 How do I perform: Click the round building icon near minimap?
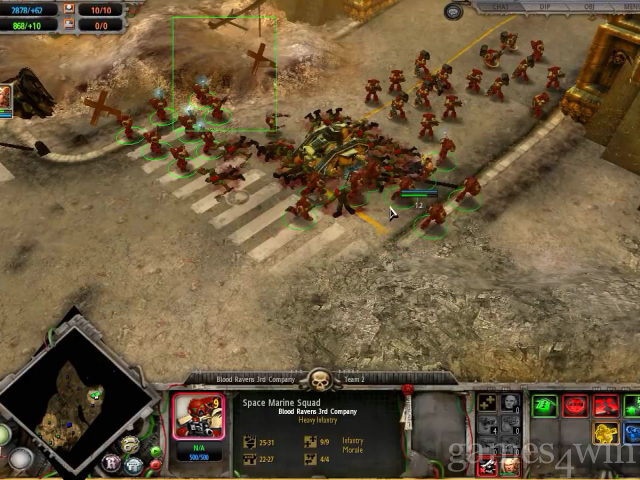pyautogui.click(x=133, y=463)
